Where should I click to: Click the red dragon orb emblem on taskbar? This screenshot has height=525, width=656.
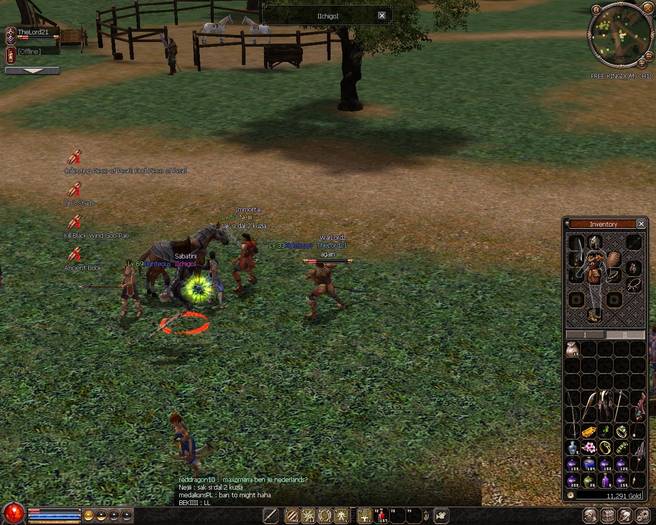pos(13,514)
